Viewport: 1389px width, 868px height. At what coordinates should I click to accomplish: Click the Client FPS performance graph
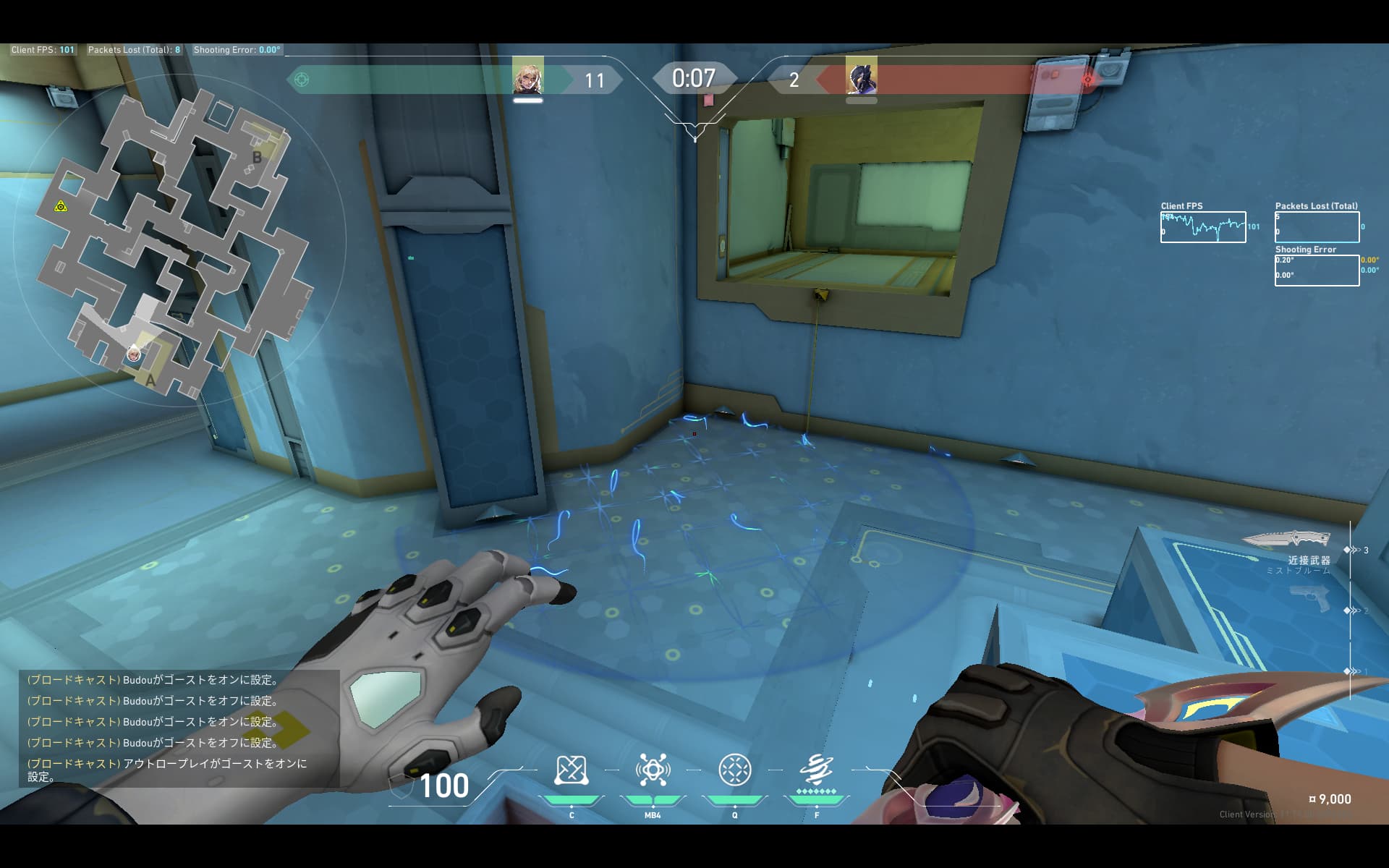(1202, 227)
